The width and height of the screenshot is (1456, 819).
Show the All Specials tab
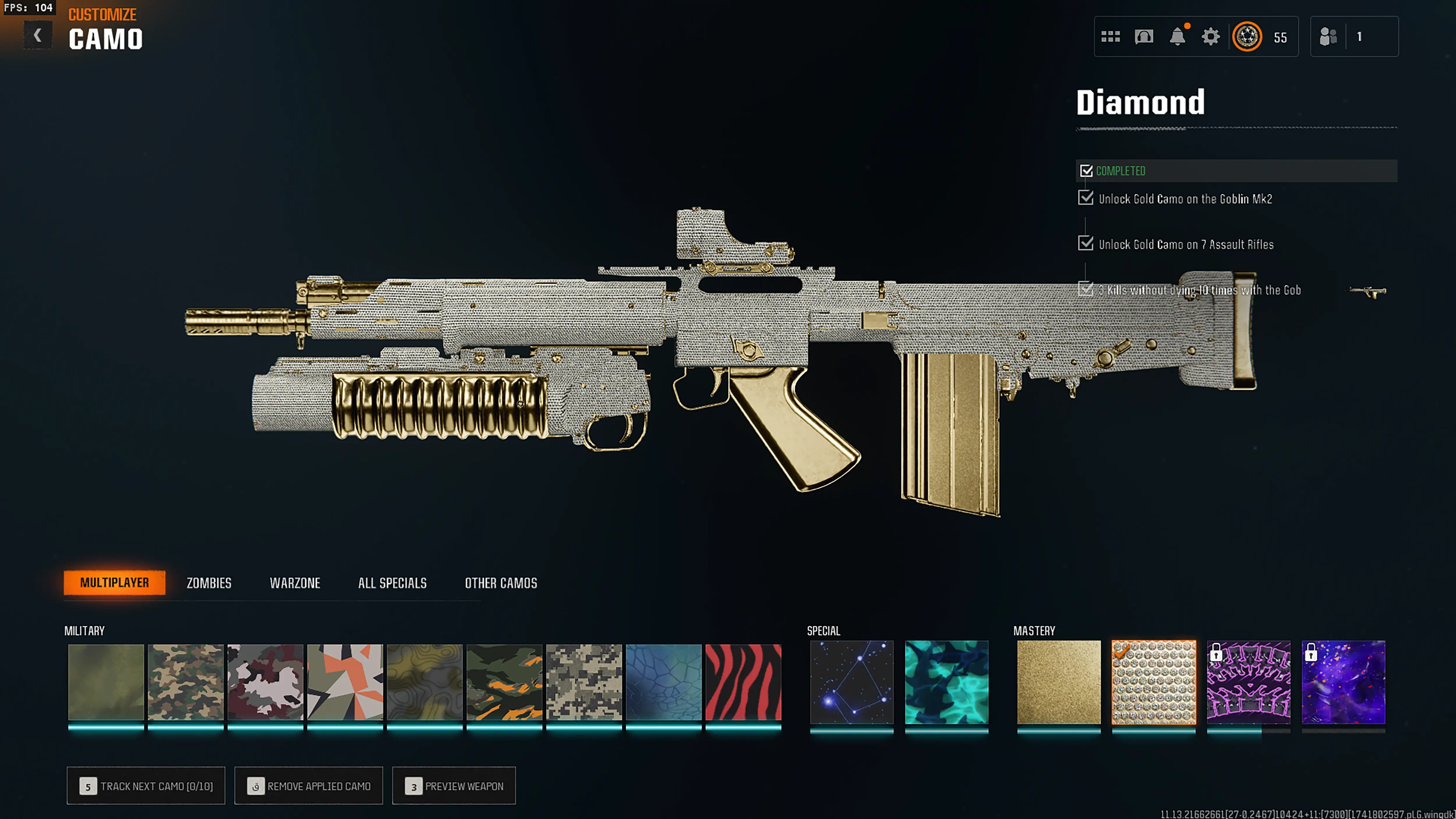click(x=392, y=583)
